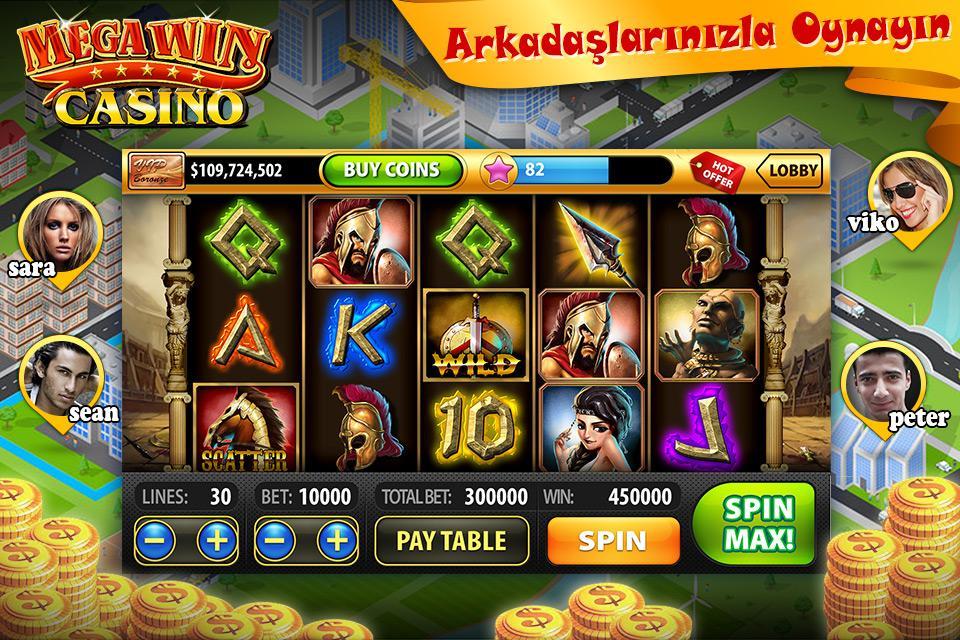This screenshot has width=960, height=640.
Task: Hit the orange Spin button
Action: (x=612, y=541)
